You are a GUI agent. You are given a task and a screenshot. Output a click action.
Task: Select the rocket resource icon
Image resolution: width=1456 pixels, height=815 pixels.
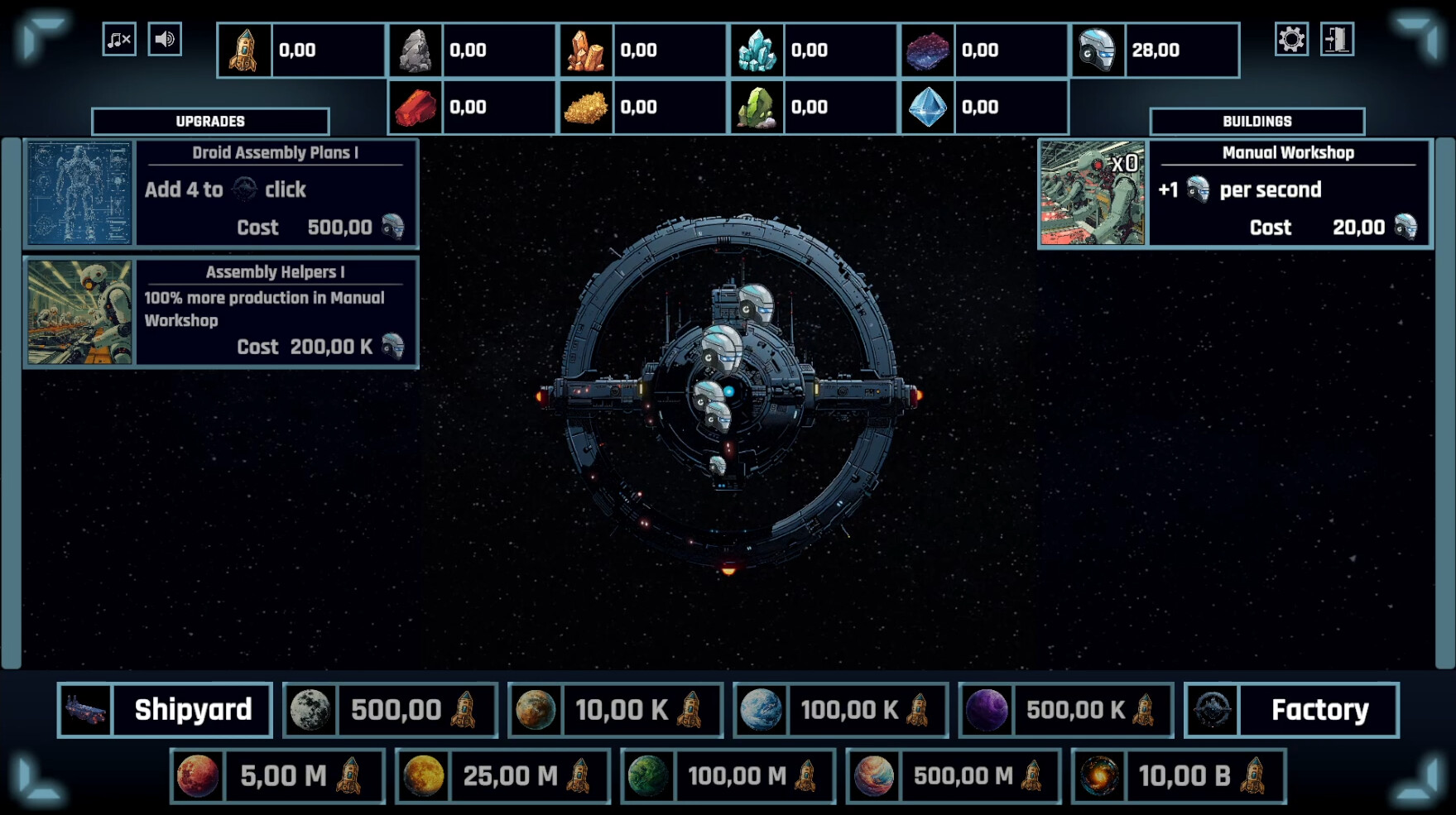point(243,49)
